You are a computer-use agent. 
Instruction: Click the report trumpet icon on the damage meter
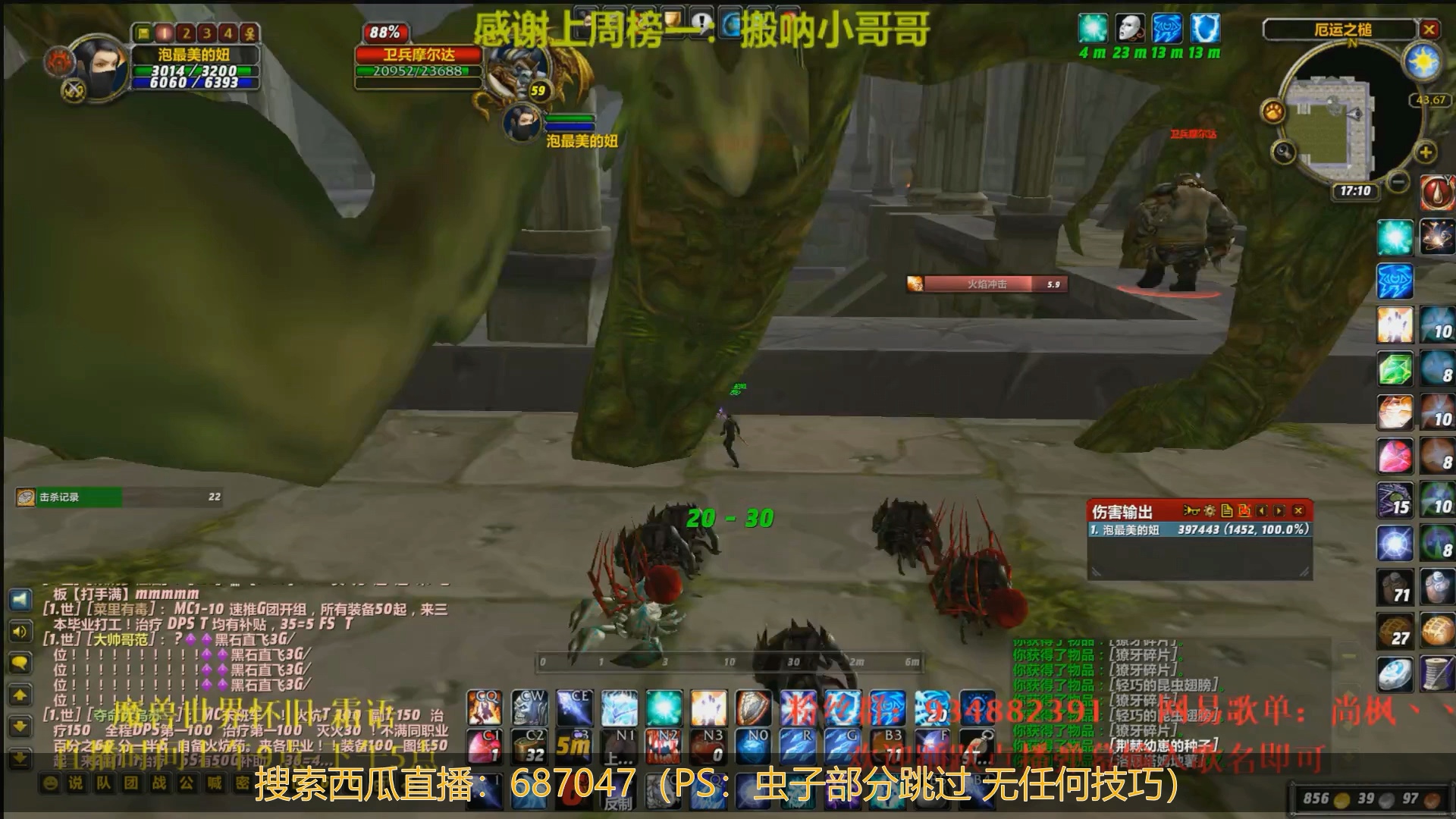pyautogui.click(x=1193, y=511)
